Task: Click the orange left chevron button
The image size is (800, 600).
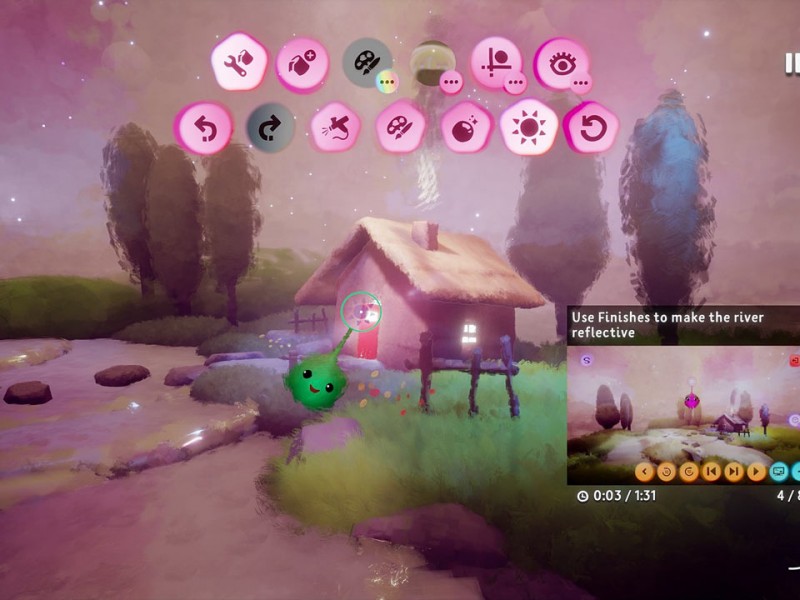Action: click(x=645, y=472)
